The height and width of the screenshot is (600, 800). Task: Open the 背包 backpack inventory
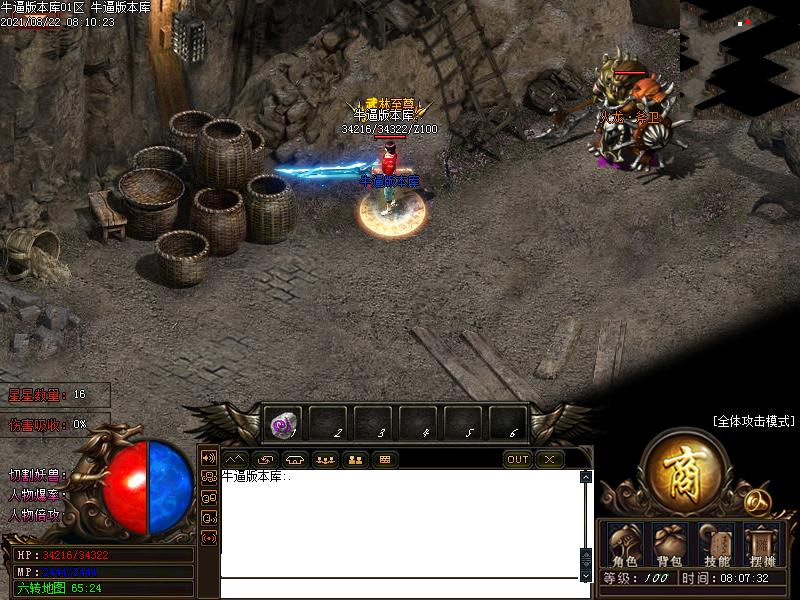pos(669,545)
